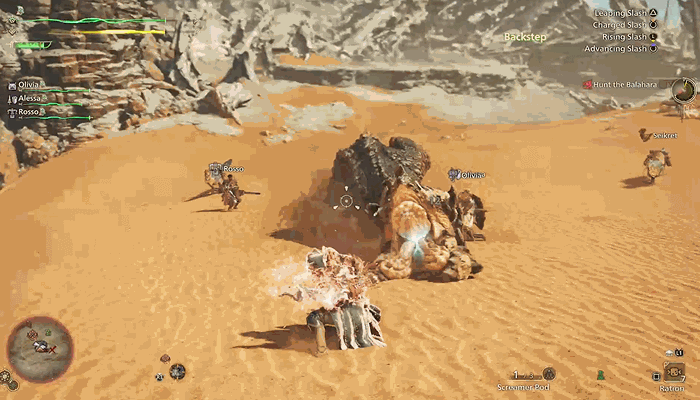Click the quest timer clock icon
This screenshot has height=400, width=700.
point(684,90)
